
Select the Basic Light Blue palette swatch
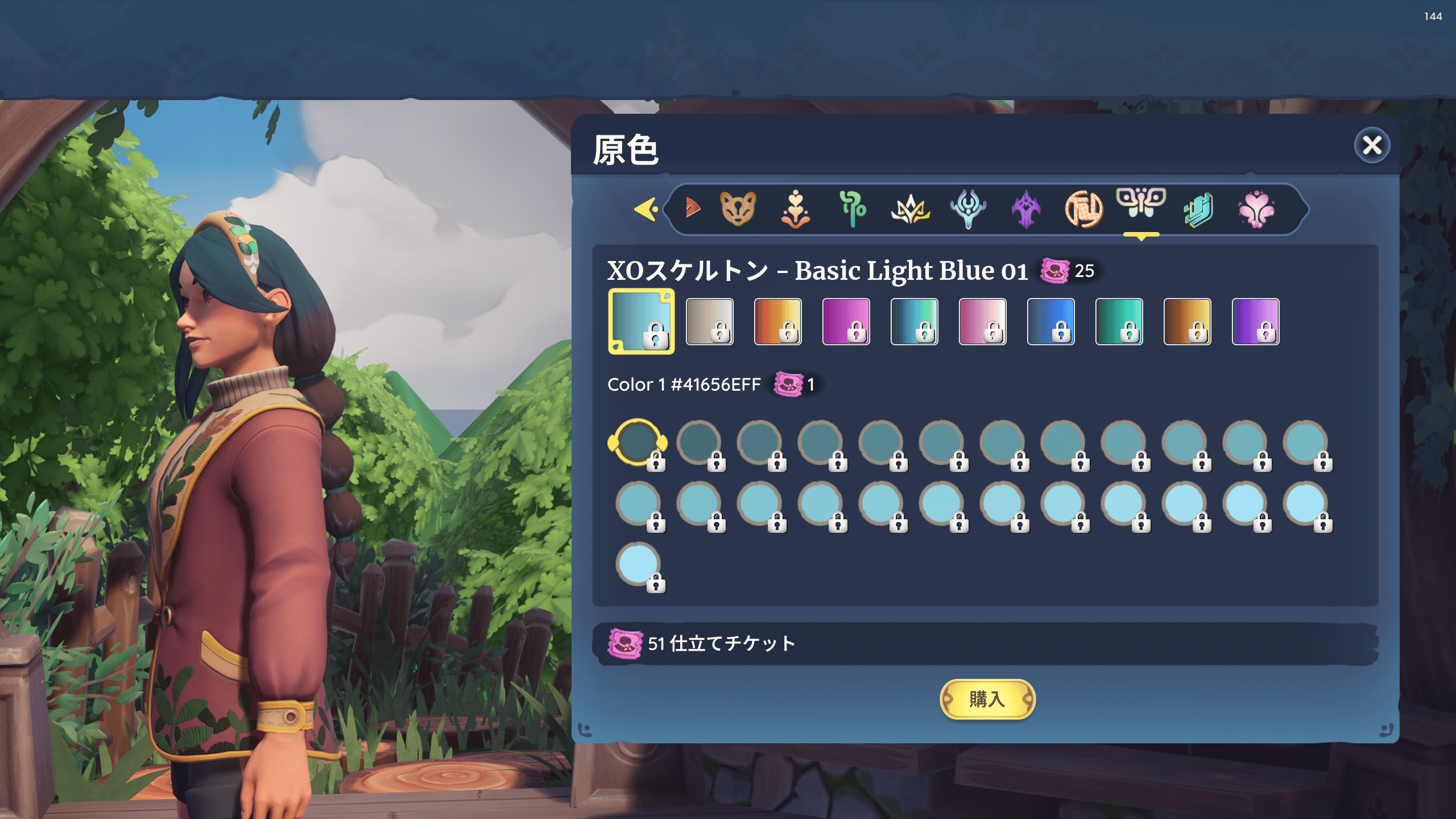pos(641,321)
